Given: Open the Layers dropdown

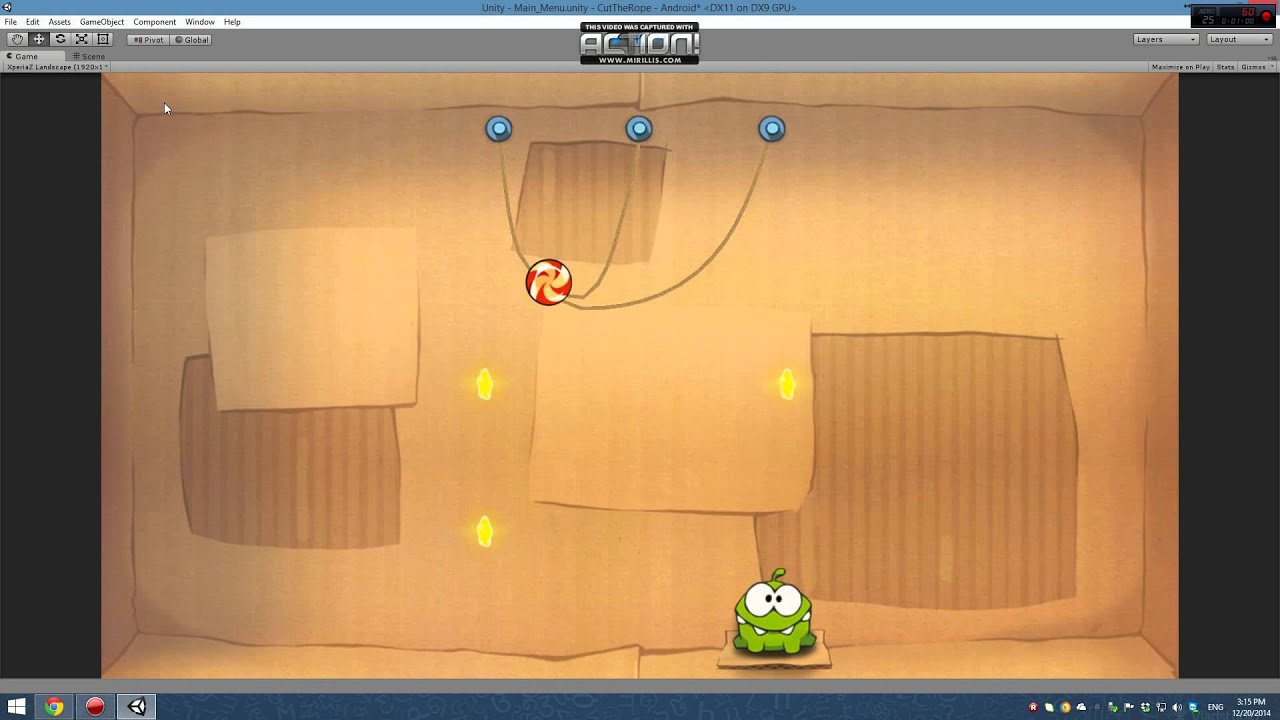Looking at the screenshot, I should coord(1165,39).
